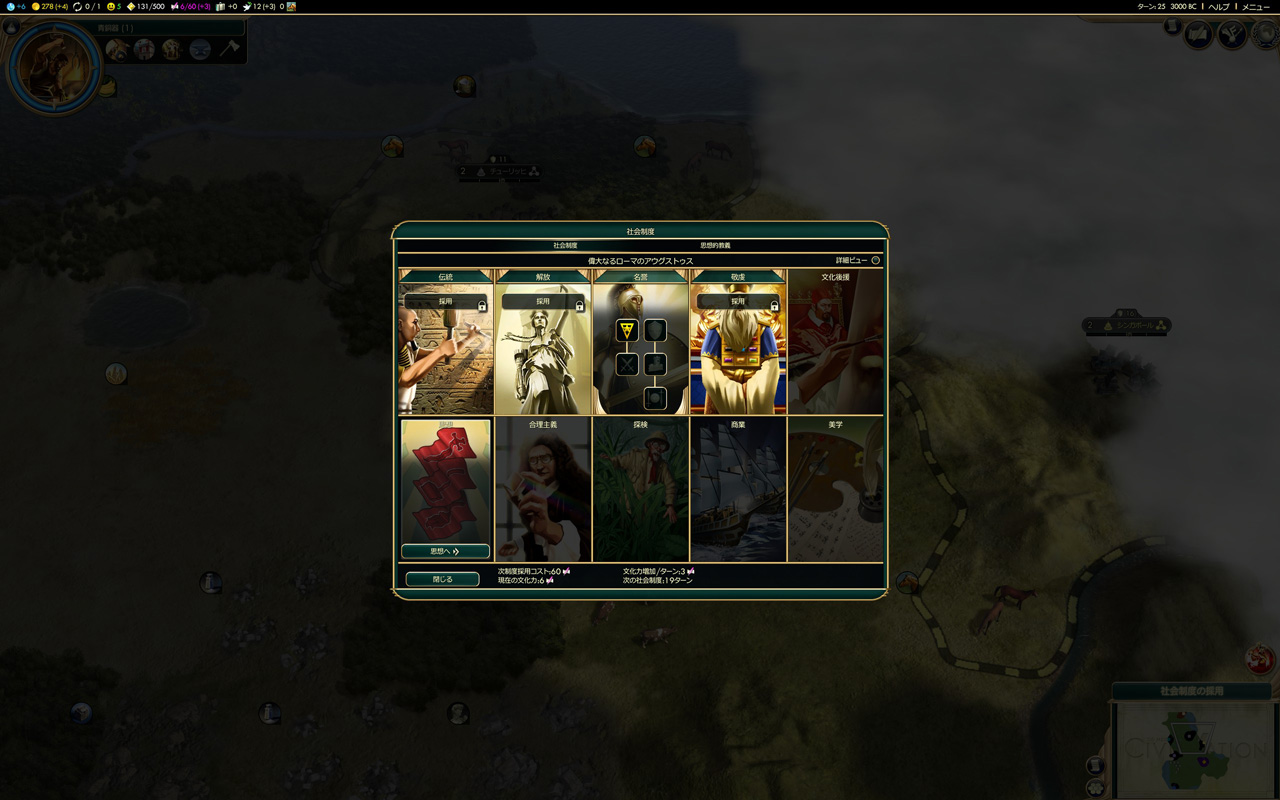This screenshot has height=800, width=1280.
Task: Open the 美学 (Aesthetics) policy panel
Action: [835, 490]
